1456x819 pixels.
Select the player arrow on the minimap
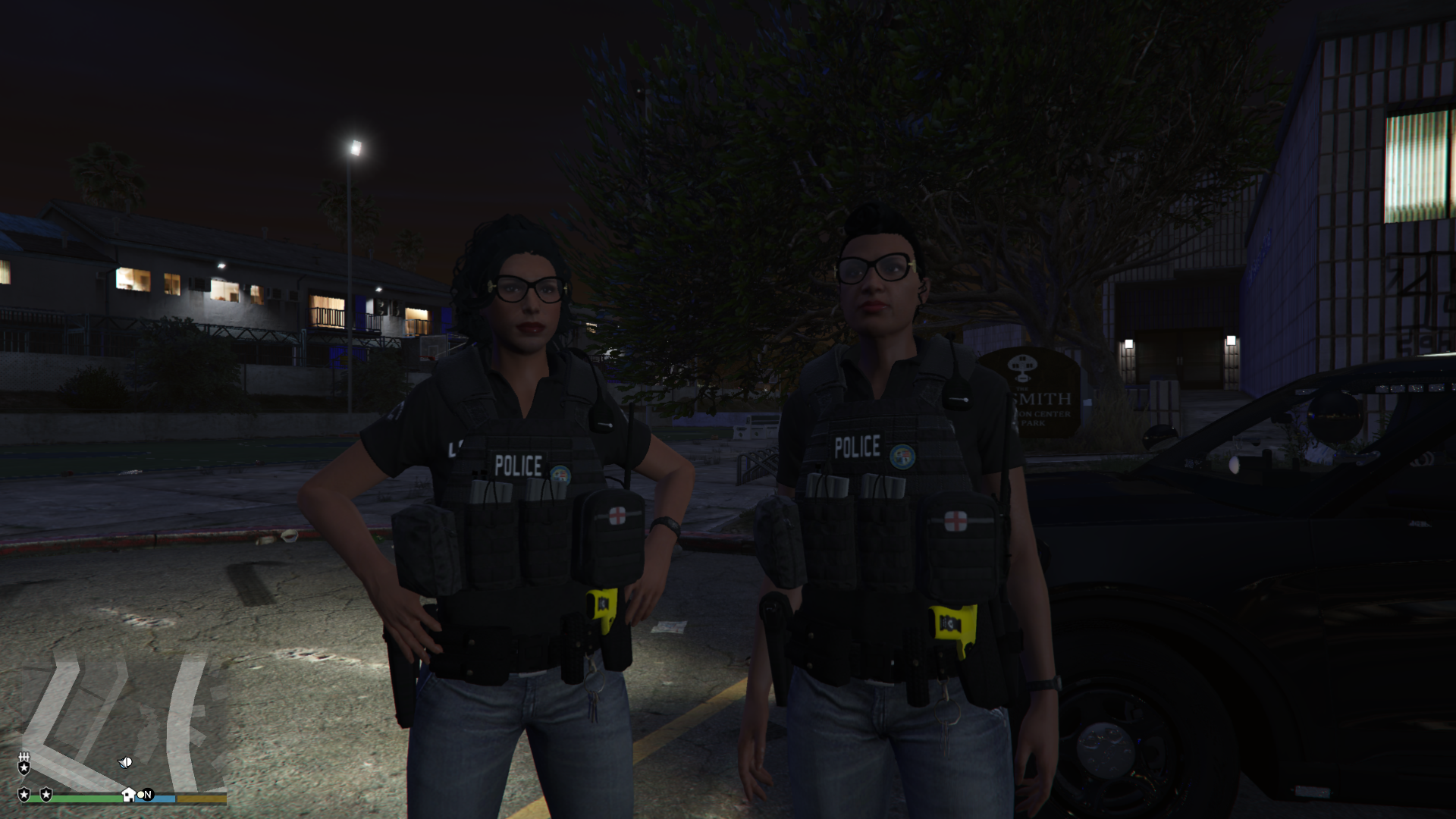point(126,762)
